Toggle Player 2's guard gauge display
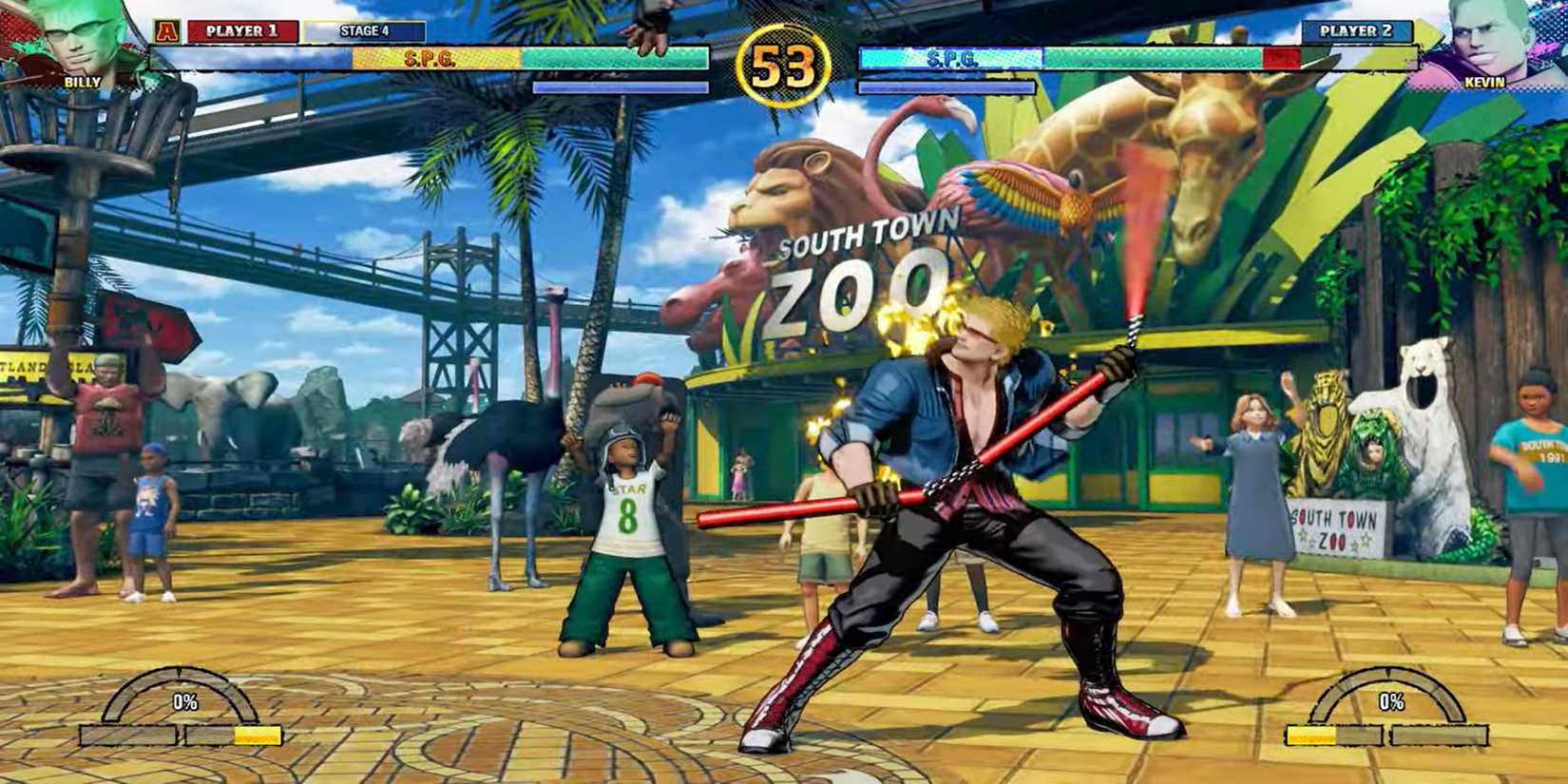 click(x=946, y=86)
